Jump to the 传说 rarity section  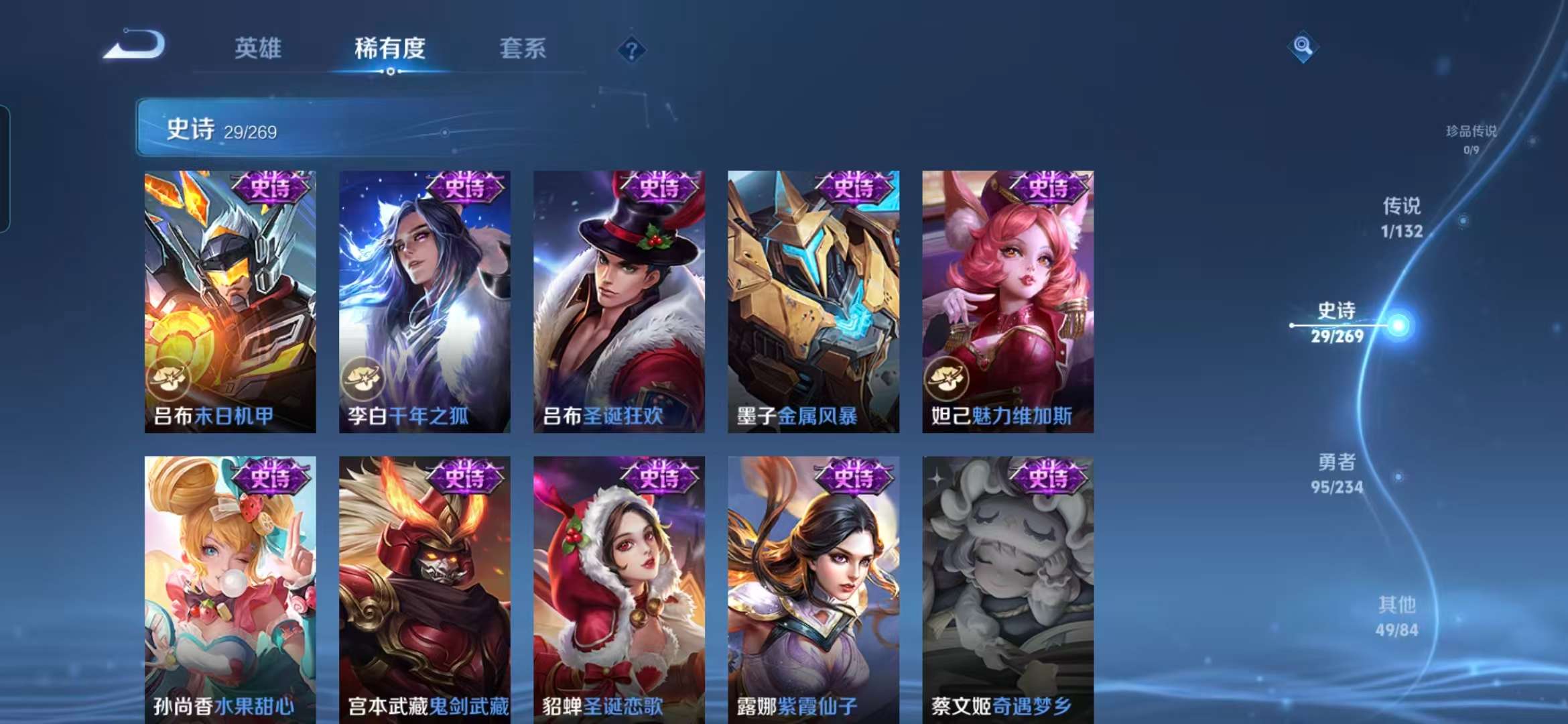[1401, 217]
